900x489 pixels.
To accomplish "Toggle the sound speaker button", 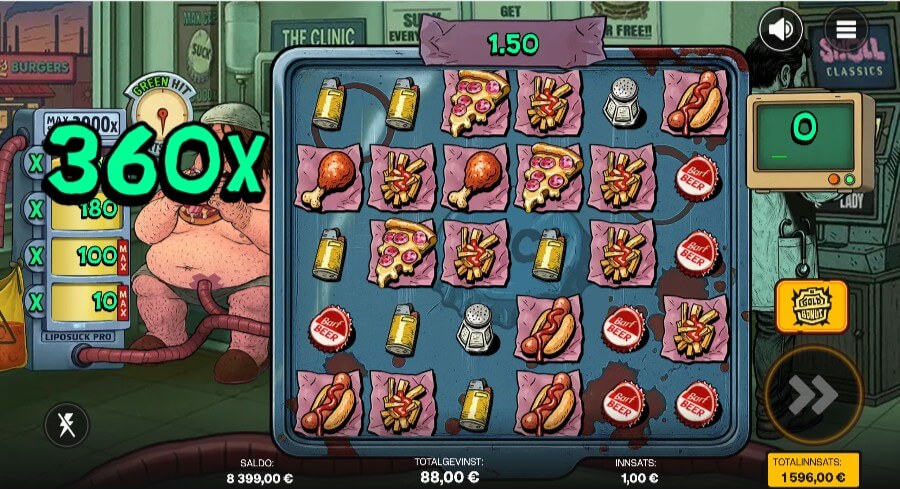I will coord(781,30).
